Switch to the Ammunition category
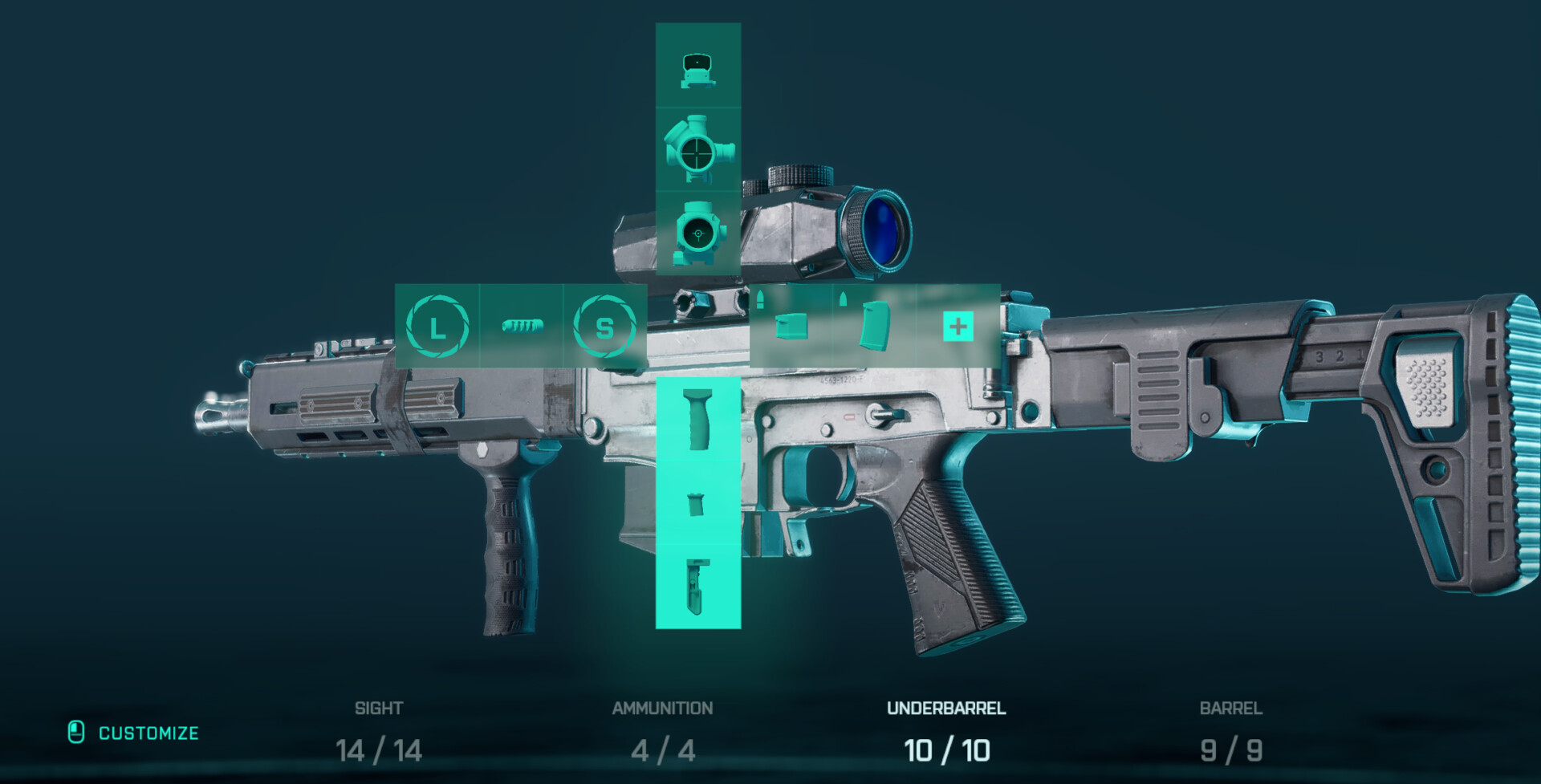Viewport: 1541px width, 784px height. [x=662, y=732]
